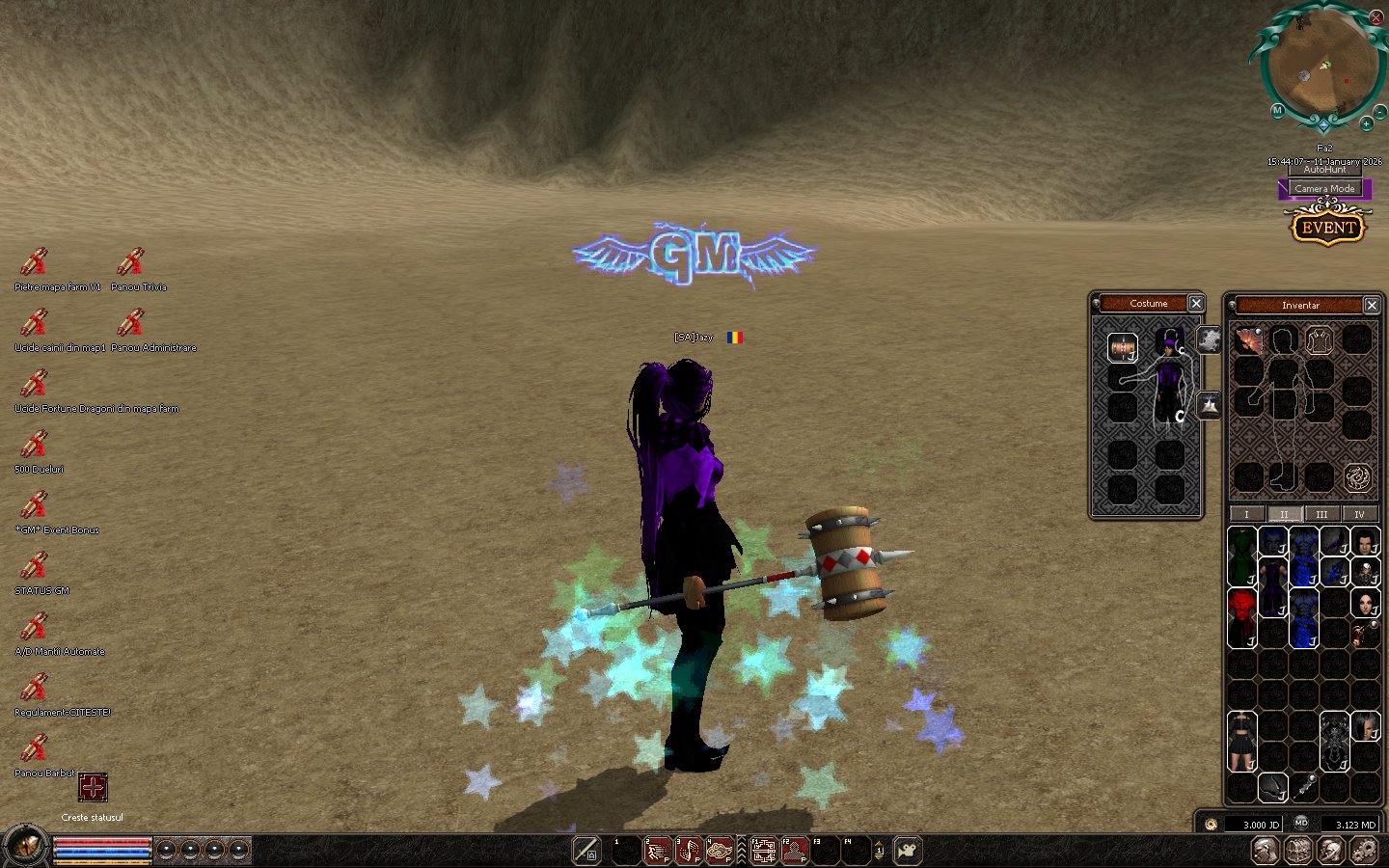Image resolution: width=1389 pixels, height=868 pixels.
Task: Open inventory page IV
Action: [x=1359, y=514]
